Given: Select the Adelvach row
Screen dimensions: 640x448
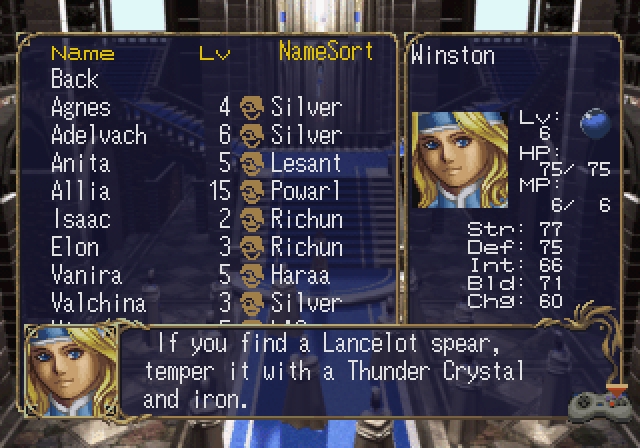Looking at the screenshot, I should pos(98,135).
